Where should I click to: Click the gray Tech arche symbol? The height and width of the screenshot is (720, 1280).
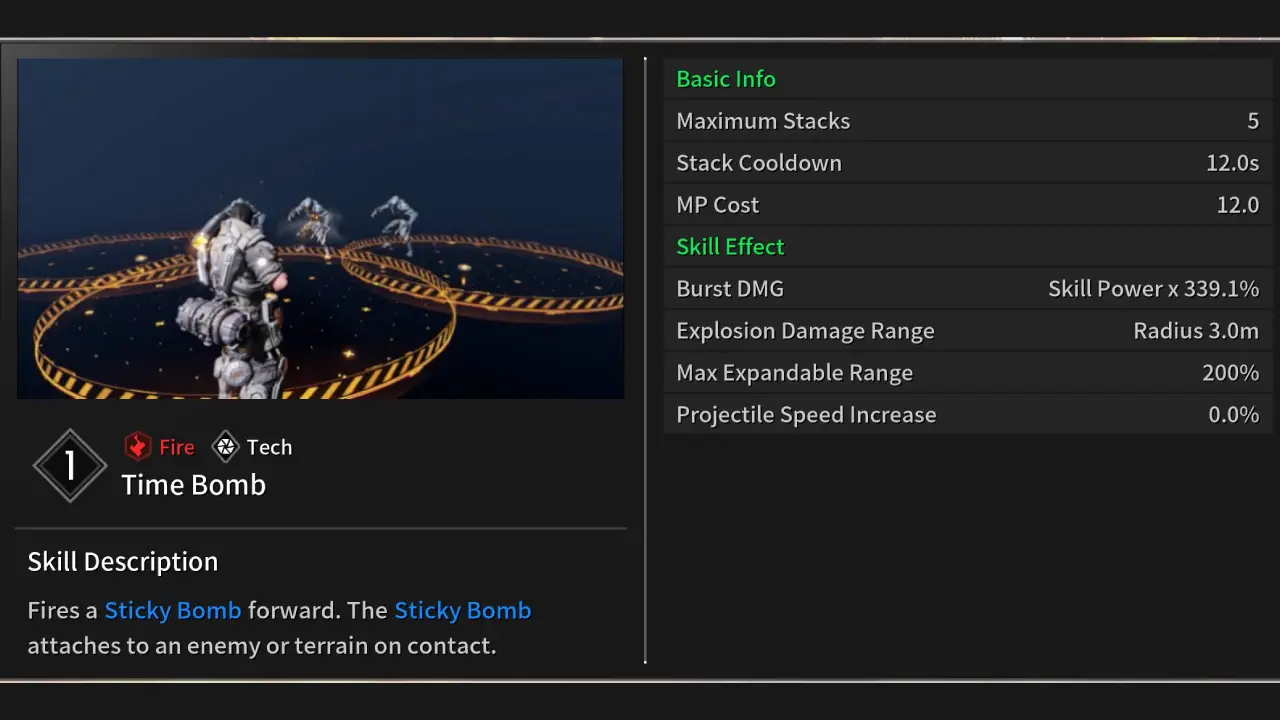(x=225, y=446)
